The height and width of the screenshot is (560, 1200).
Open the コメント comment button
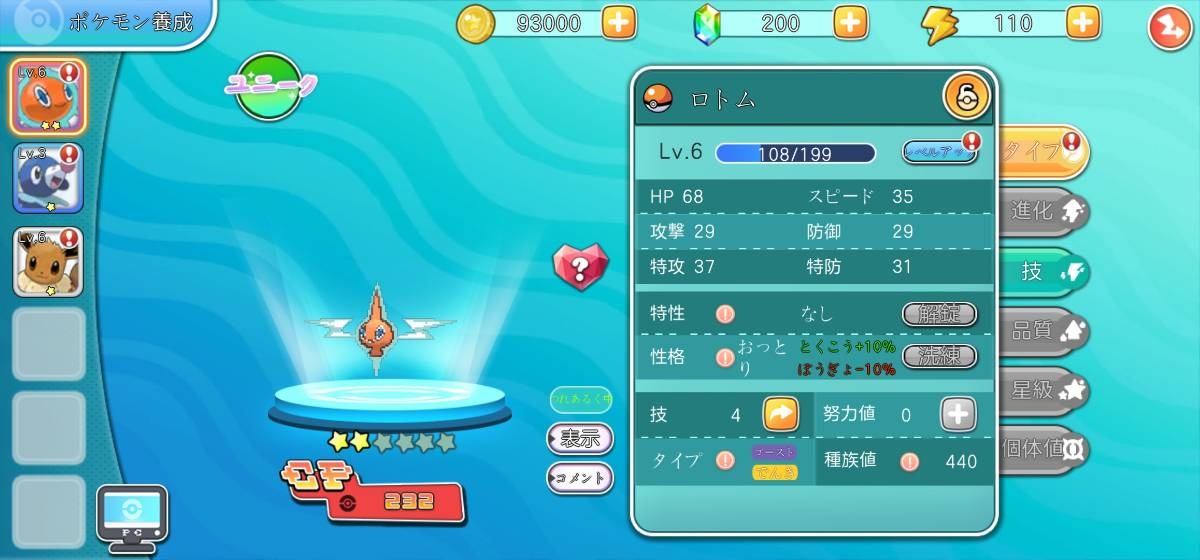click(x=580, y=478)
